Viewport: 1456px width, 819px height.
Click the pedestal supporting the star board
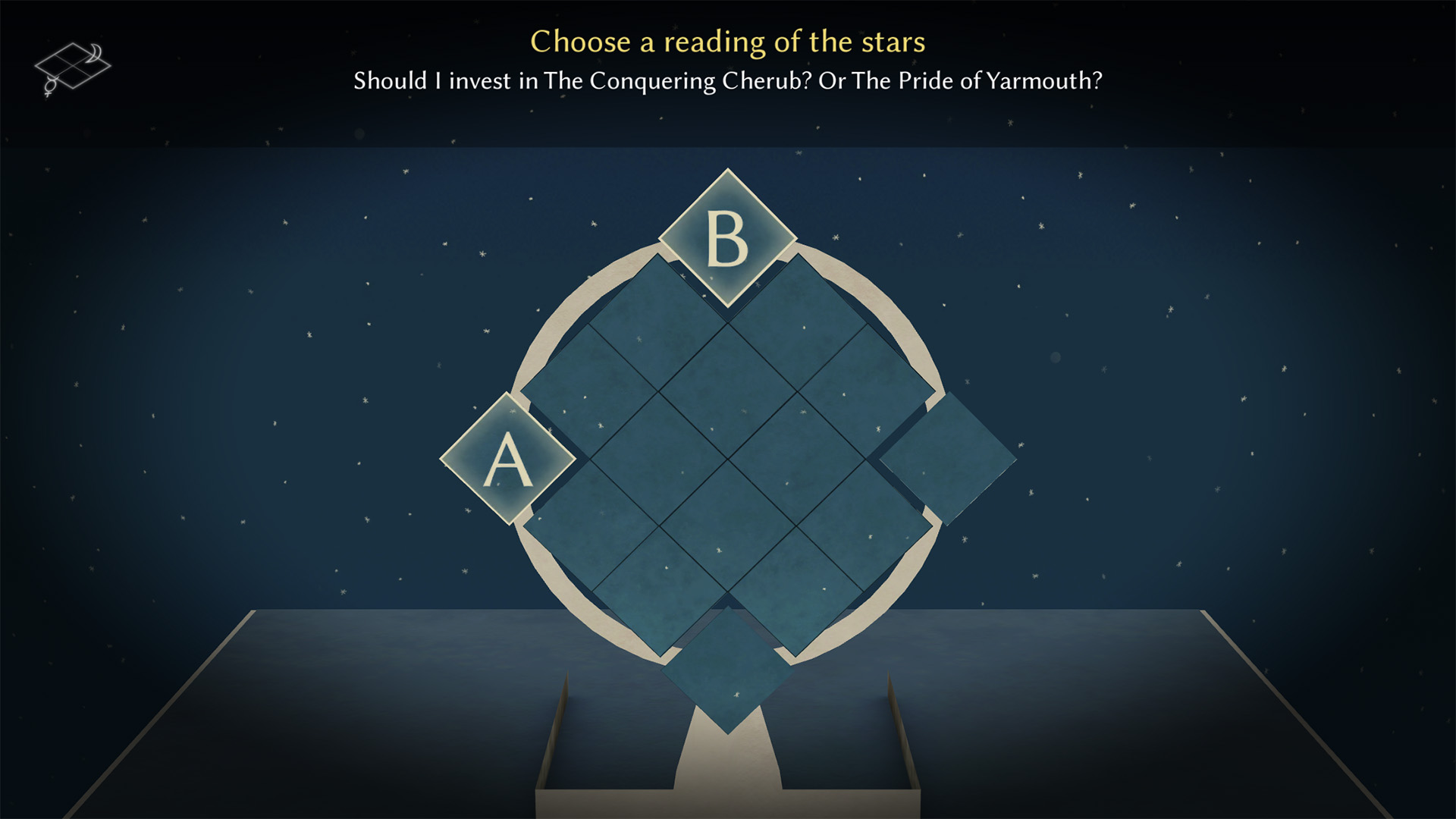728,766
